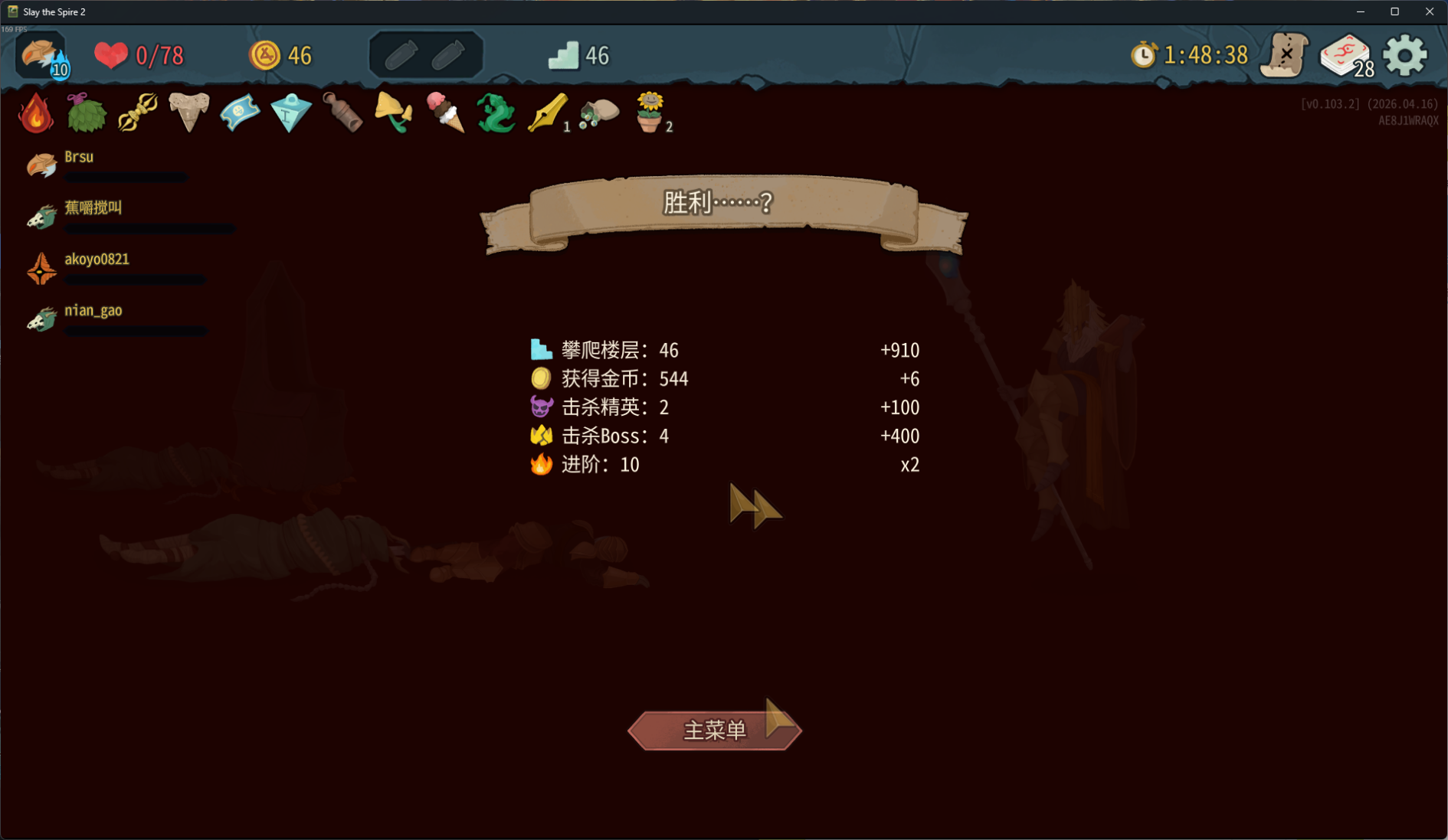Select player nian_gao in the party list
Image resolution: width=1448 pixels, height=840 pixels.
click(93, 311)
